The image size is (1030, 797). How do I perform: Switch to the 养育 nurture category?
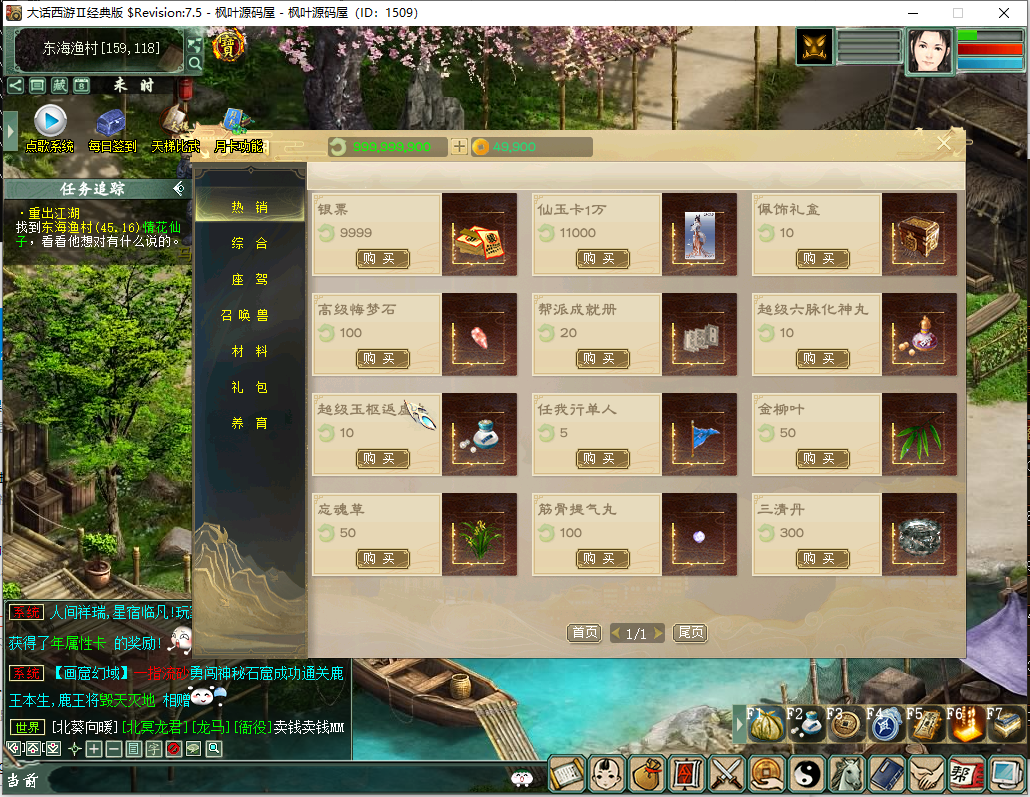pos(249,424)
